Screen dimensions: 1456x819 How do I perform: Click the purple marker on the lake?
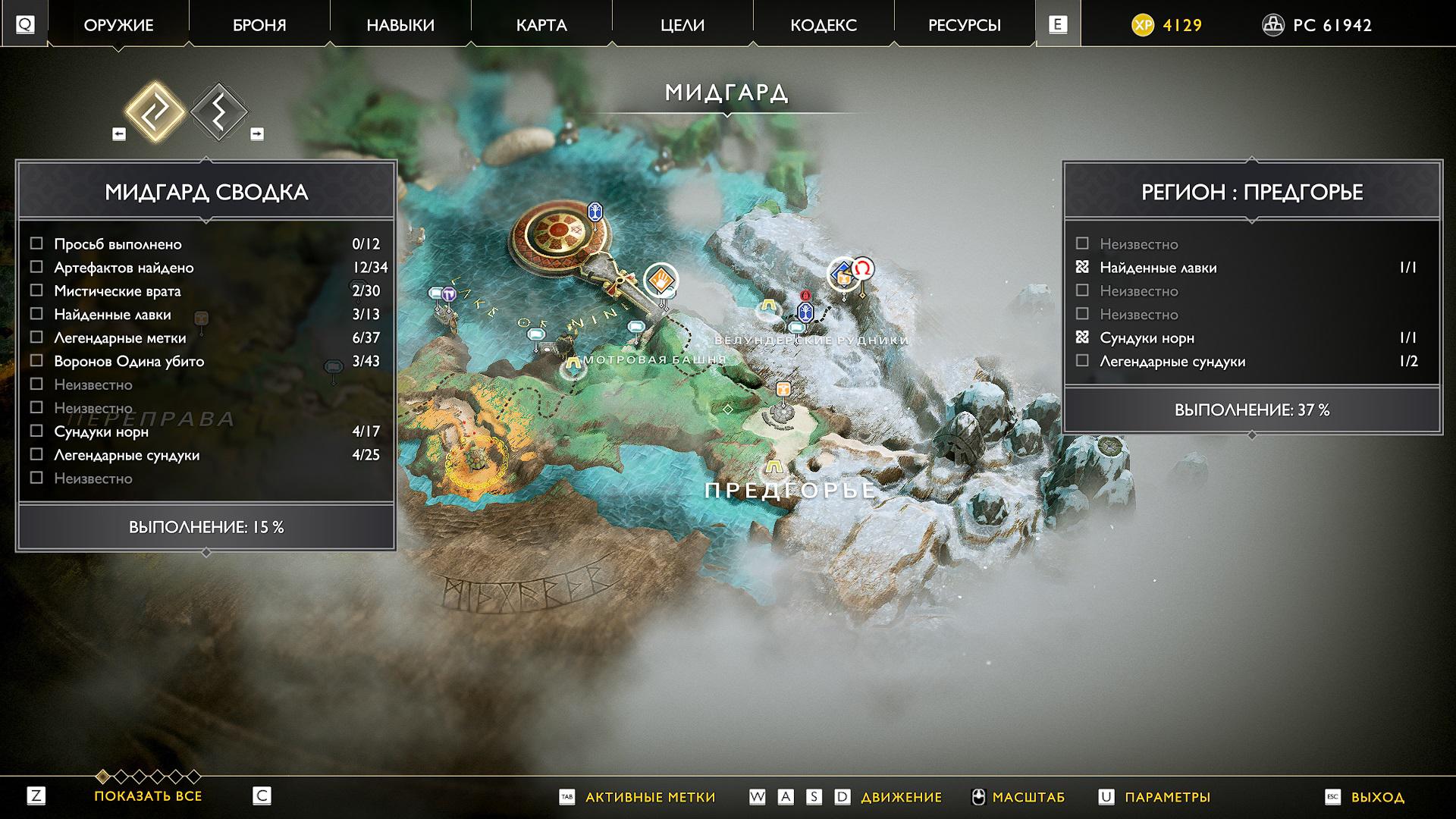(449, 294)
